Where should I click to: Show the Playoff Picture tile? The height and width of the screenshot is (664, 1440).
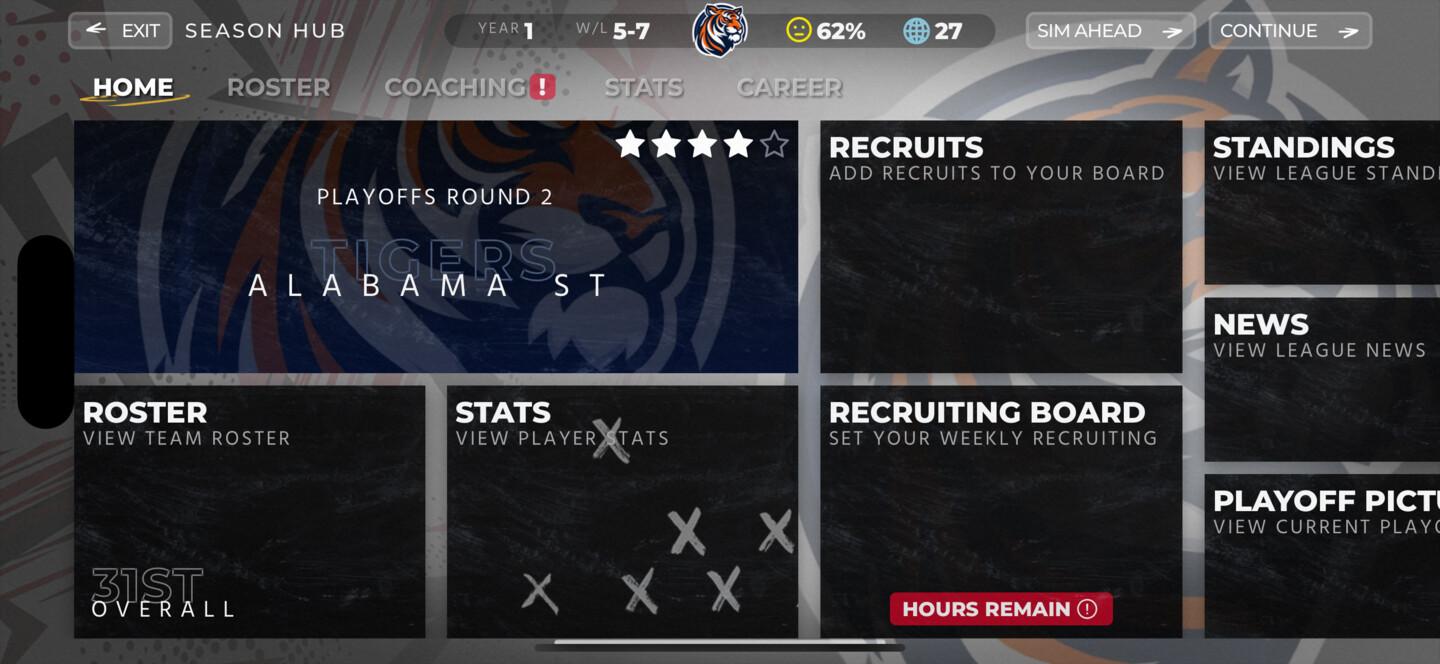[x=1322, y=555]
